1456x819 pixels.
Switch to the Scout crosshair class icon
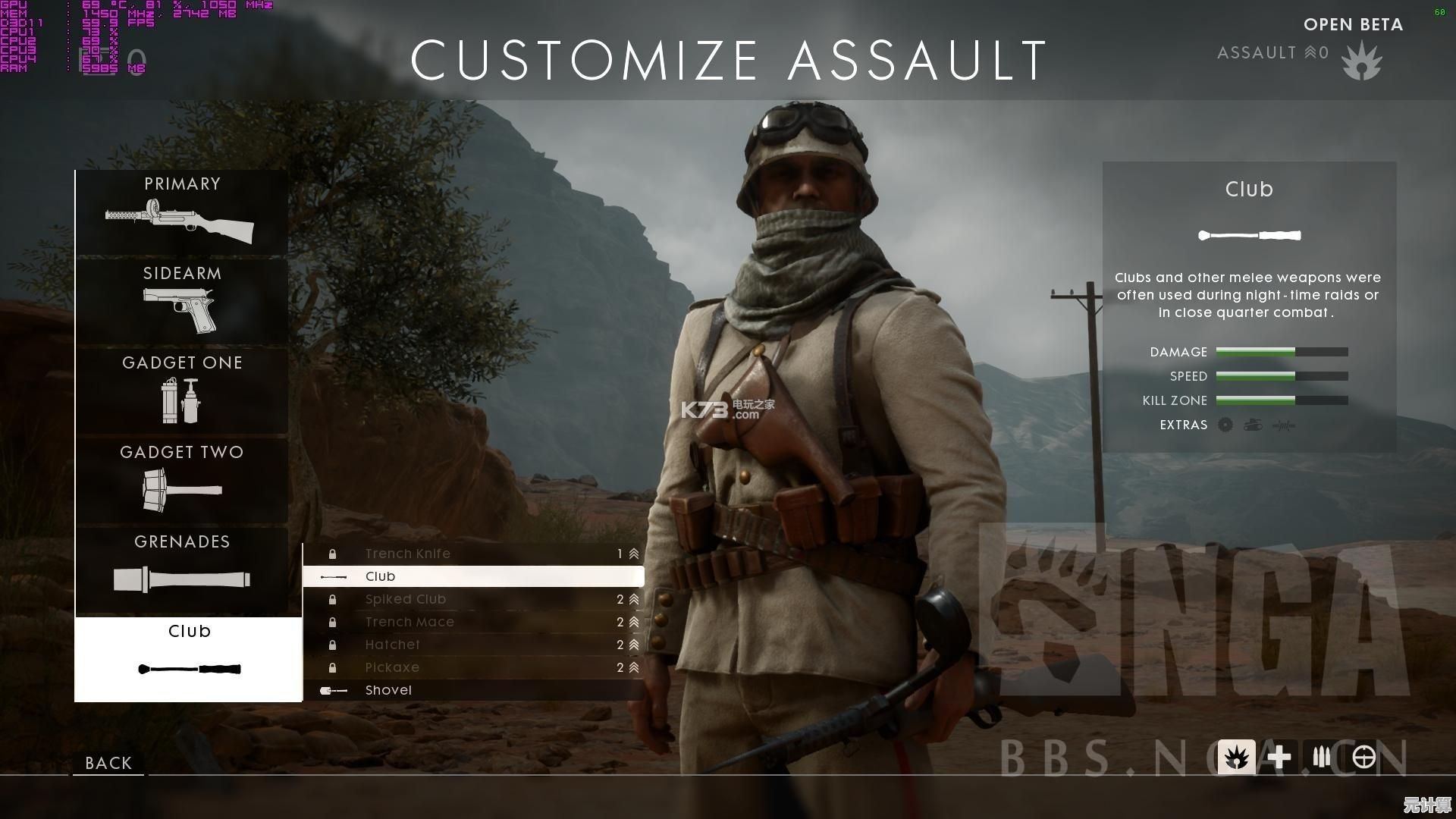(x=1363, y=757)
